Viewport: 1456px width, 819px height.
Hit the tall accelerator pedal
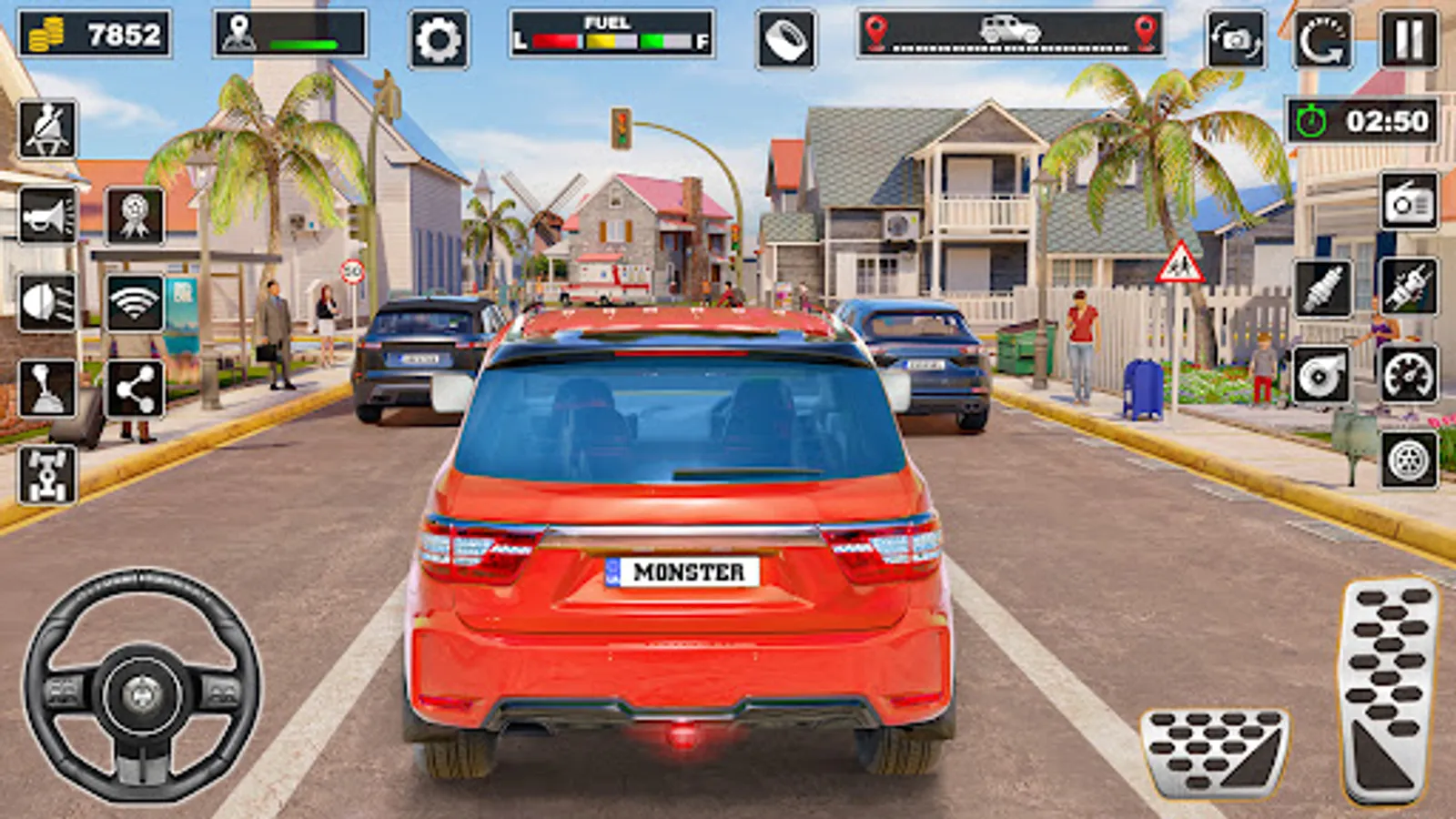pyautogui.click(x=1388, y=690)
